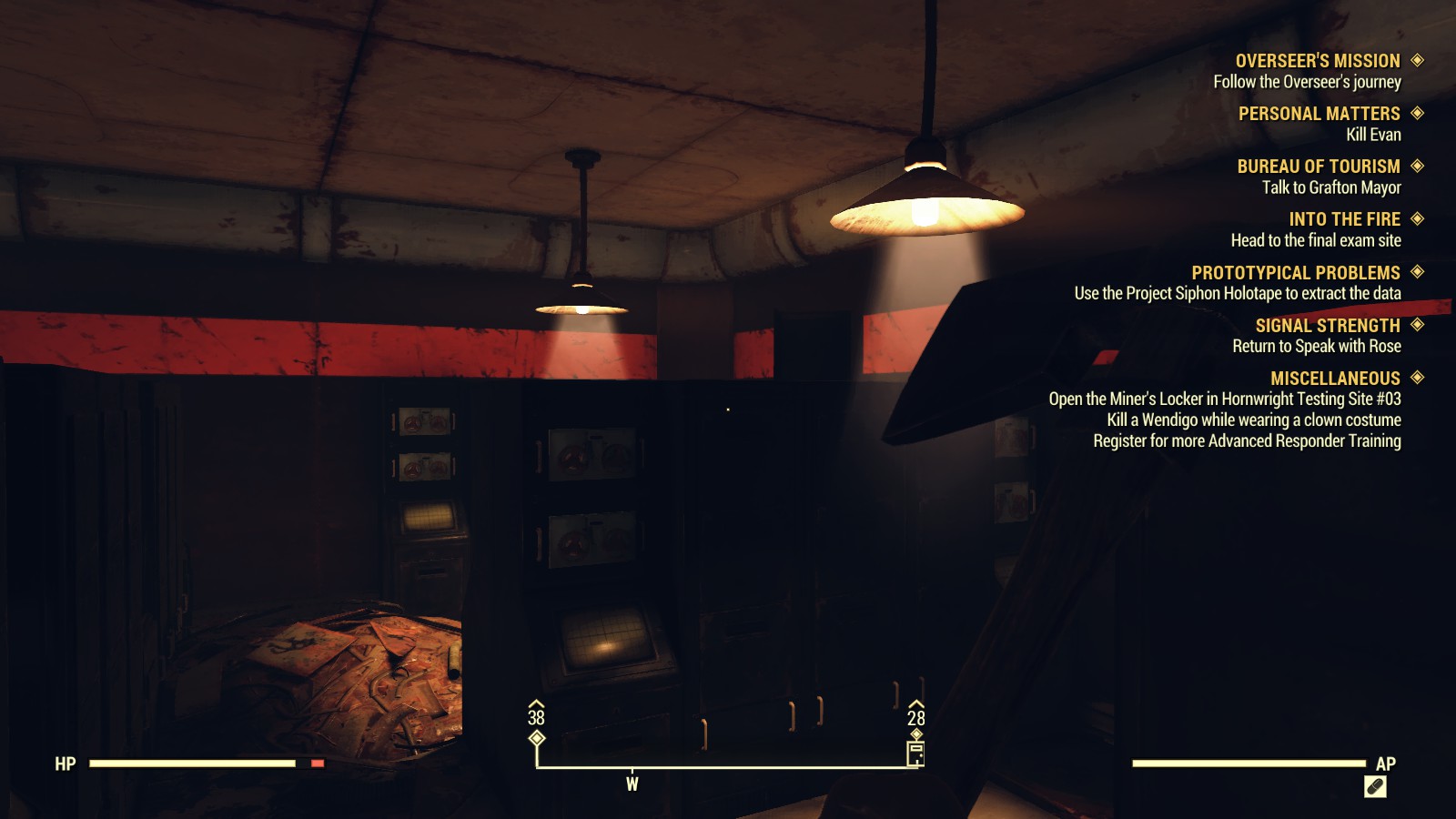
Task: Toggle tracking diamond for PROTOTYPICAL PROBLEMS
Action: 1417,272
